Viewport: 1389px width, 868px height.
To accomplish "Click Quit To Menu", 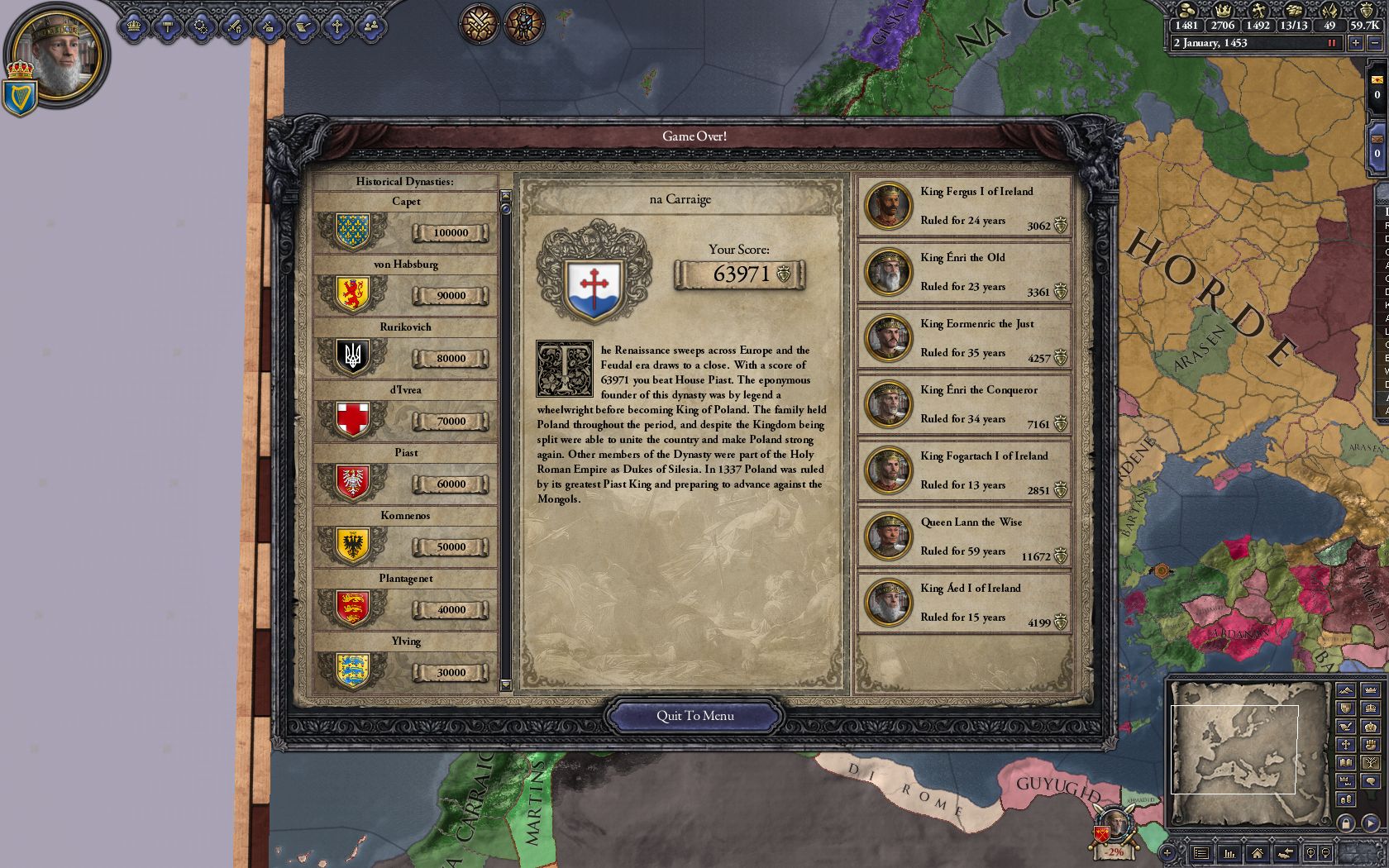I will click(x=695, y=716).
